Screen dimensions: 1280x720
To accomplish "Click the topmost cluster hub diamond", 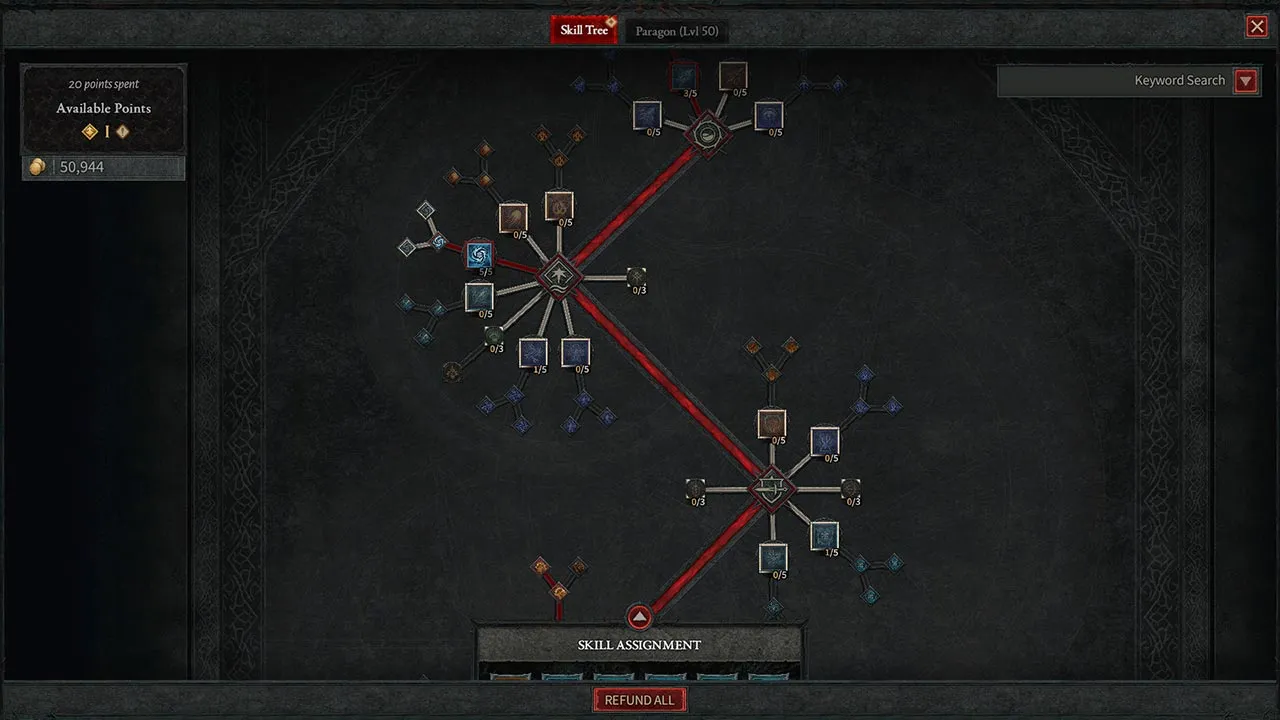I will point(708,131).
